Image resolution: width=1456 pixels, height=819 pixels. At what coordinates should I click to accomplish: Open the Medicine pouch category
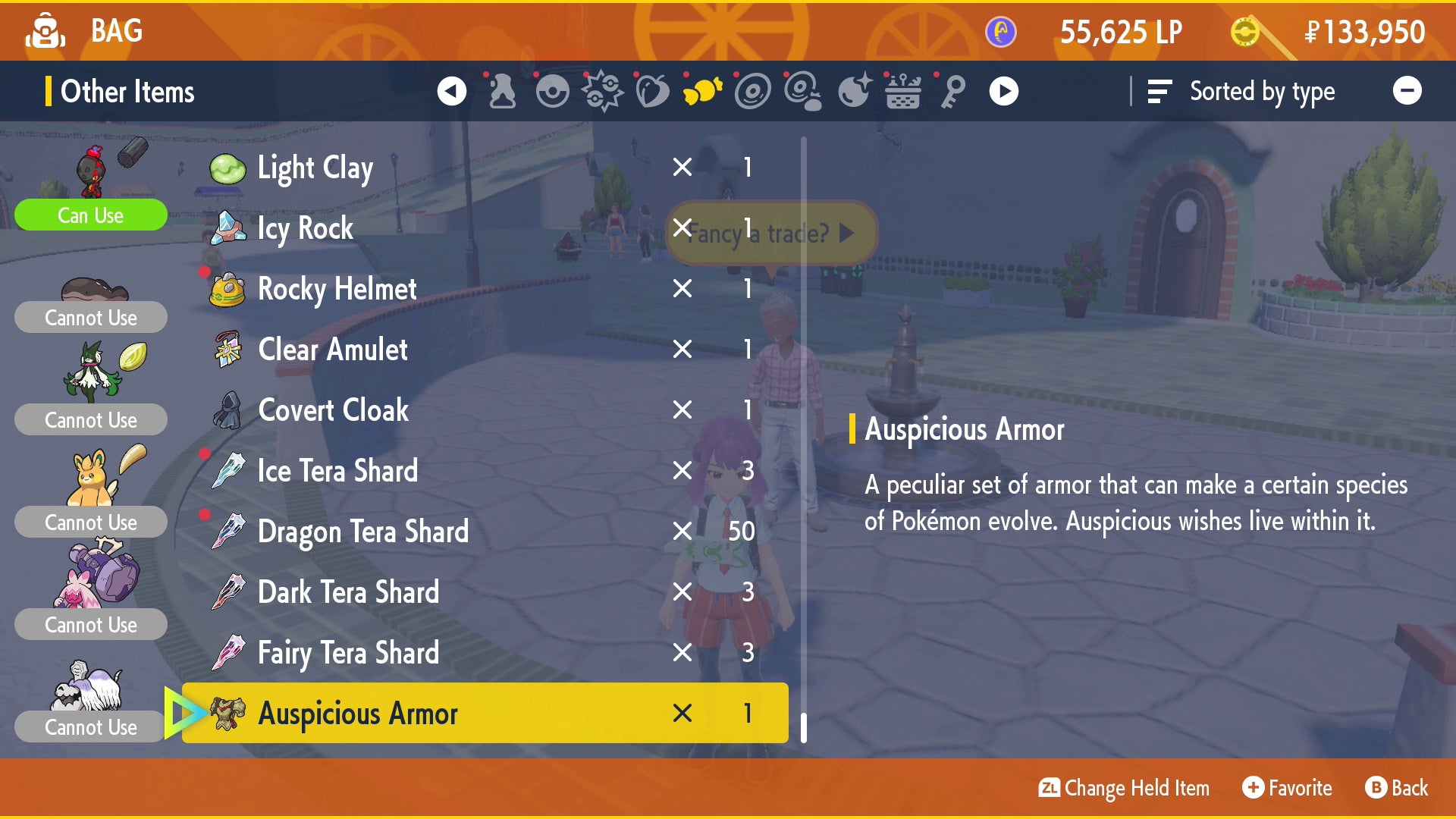coord(501,91)
